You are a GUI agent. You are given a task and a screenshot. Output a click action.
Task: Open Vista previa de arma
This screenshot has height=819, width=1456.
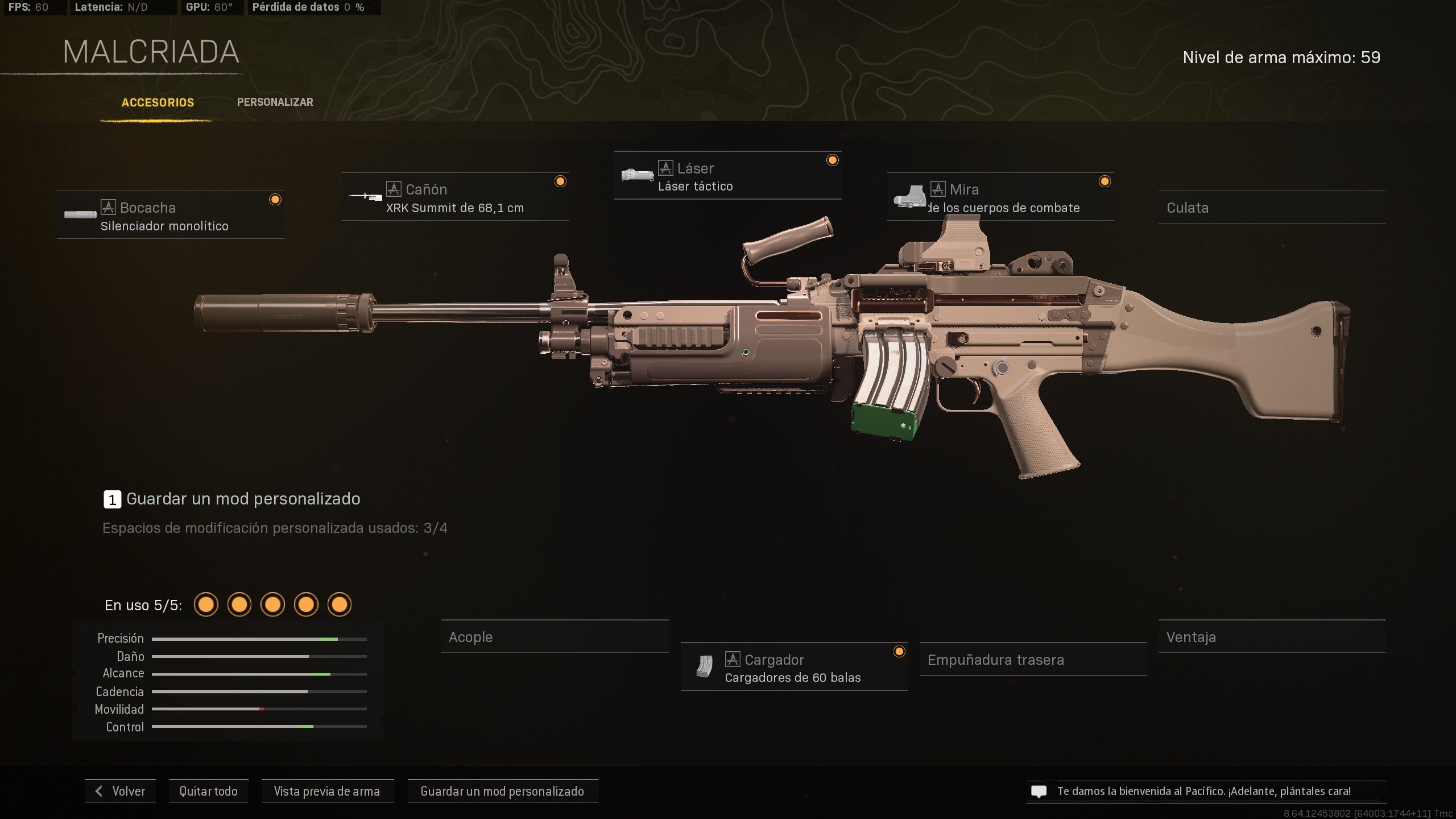(328, 791)
